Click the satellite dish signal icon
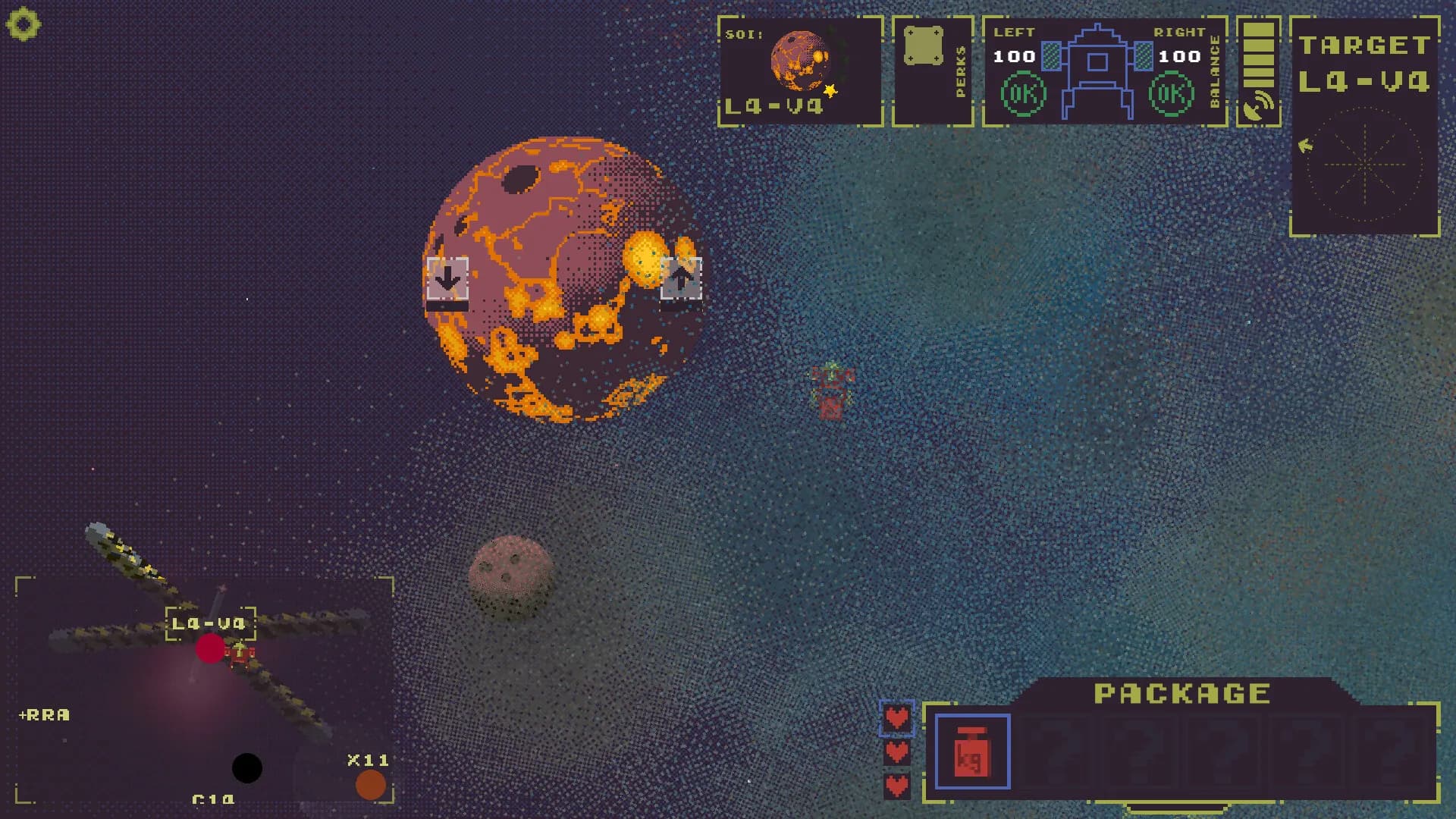The image size is (1456, 819). (x=1258, y=106)
